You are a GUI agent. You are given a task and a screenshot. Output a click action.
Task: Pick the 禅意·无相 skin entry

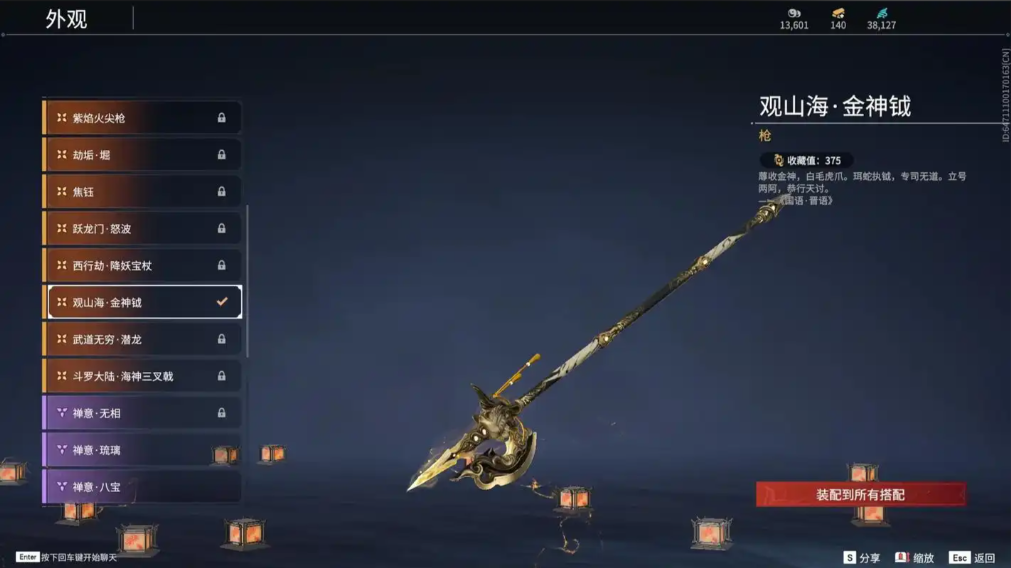pyautogui.click(x=142, y=414)
